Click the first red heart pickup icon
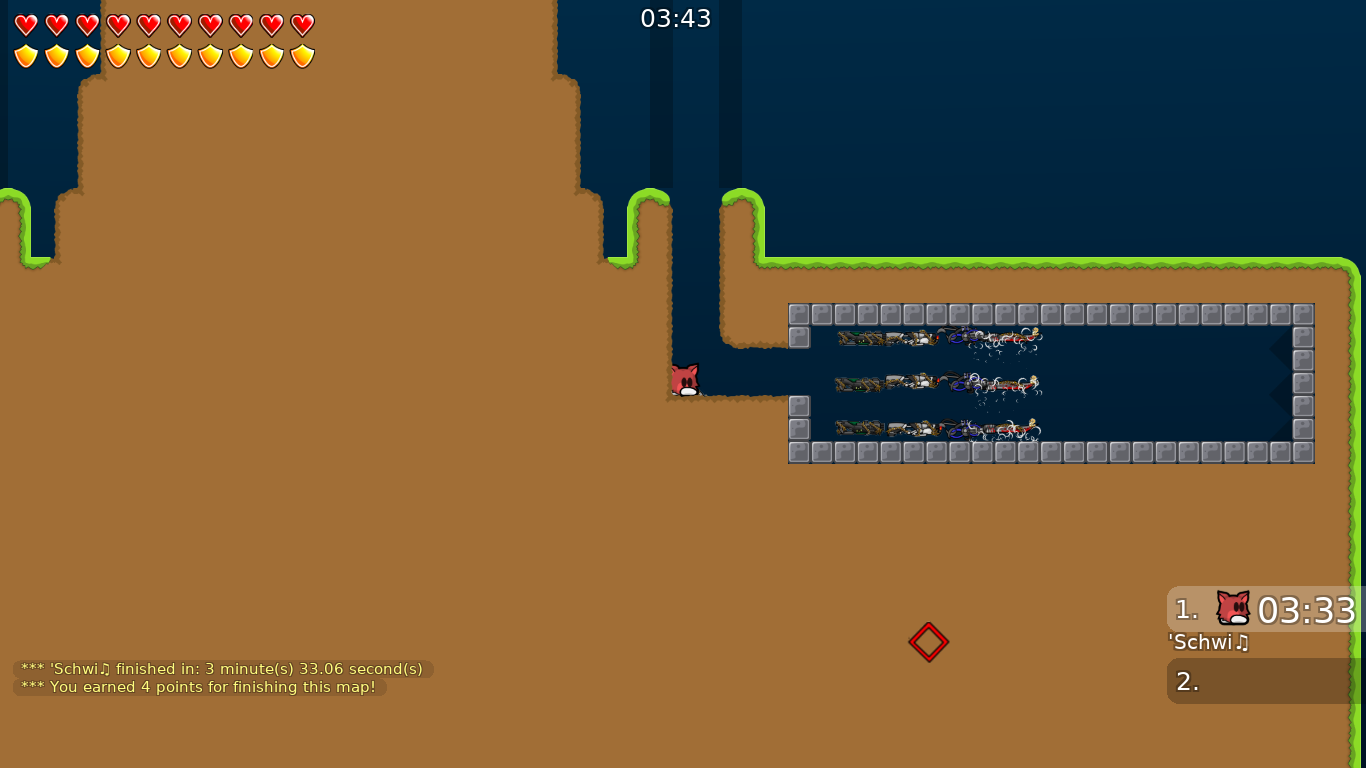Viewport: 1366px width, 768px height. coord(24,24)
